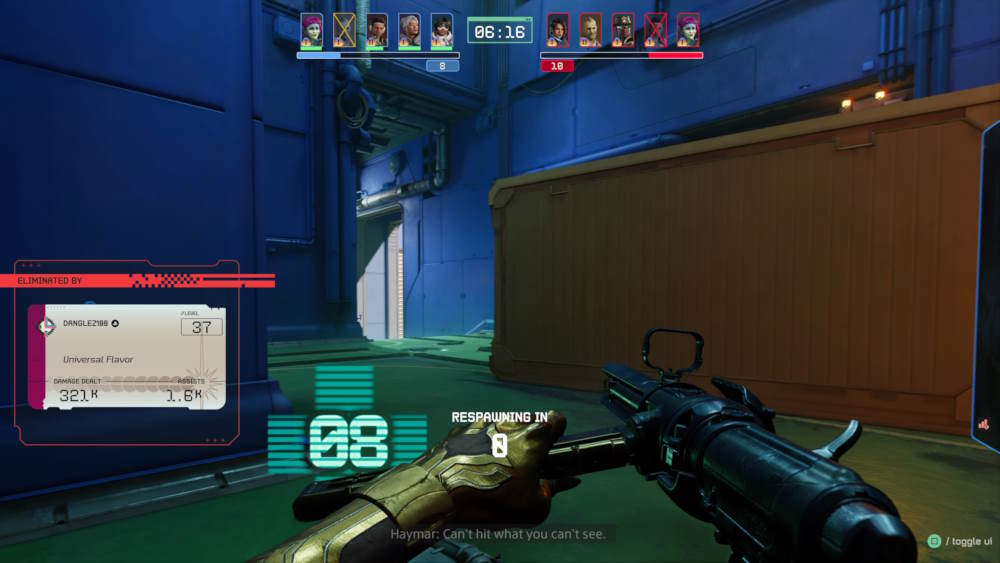
Task: Select the red team pink-haired hero portrait
Action: coord(687,29)
